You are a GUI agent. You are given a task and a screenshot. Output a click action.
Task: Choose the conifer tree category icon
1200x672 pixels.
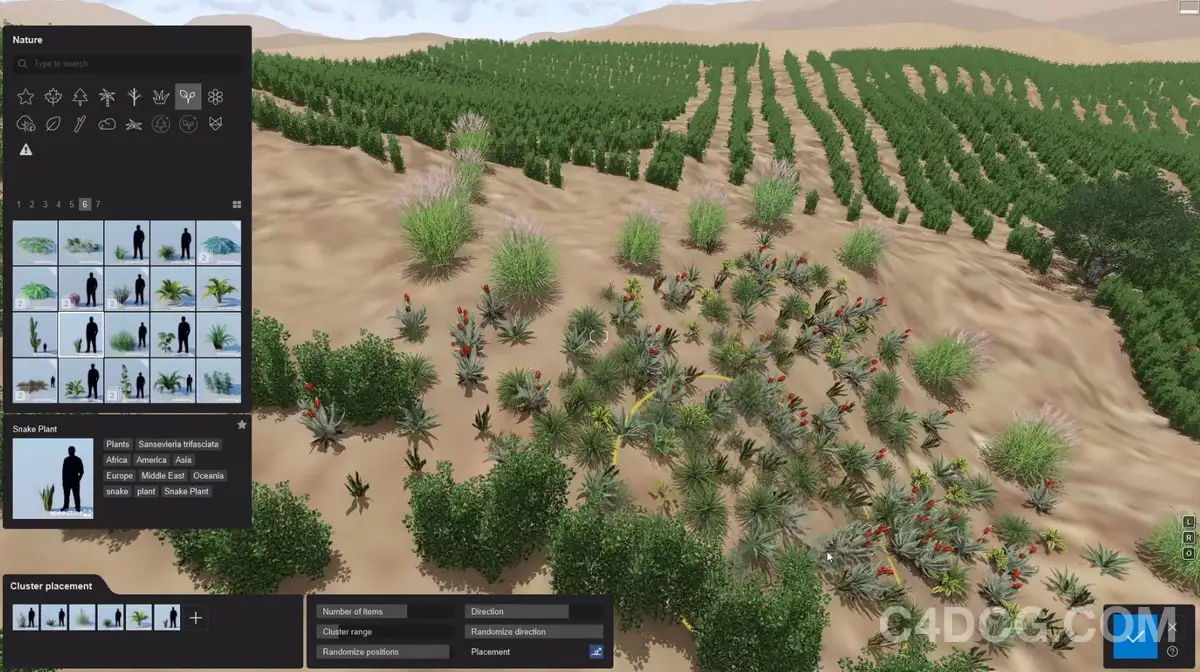point(80,97)
